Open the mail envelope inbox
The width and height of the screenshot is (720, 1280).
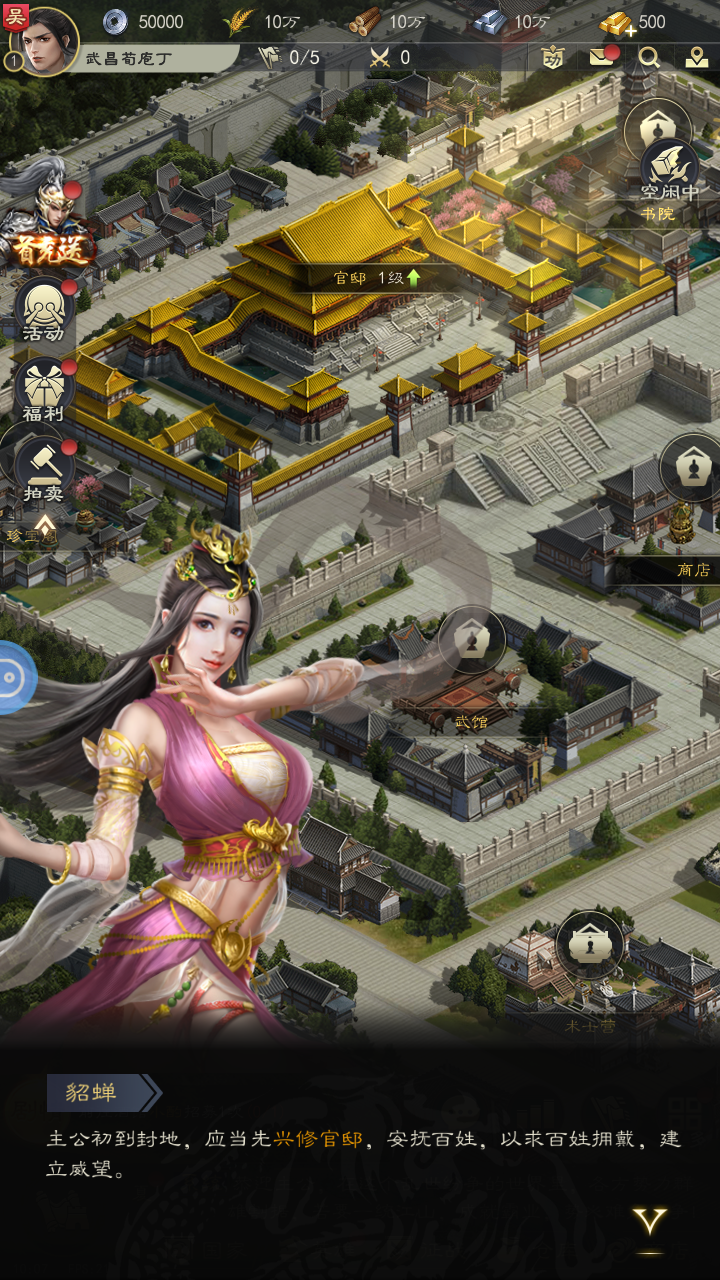pos(601,57)
